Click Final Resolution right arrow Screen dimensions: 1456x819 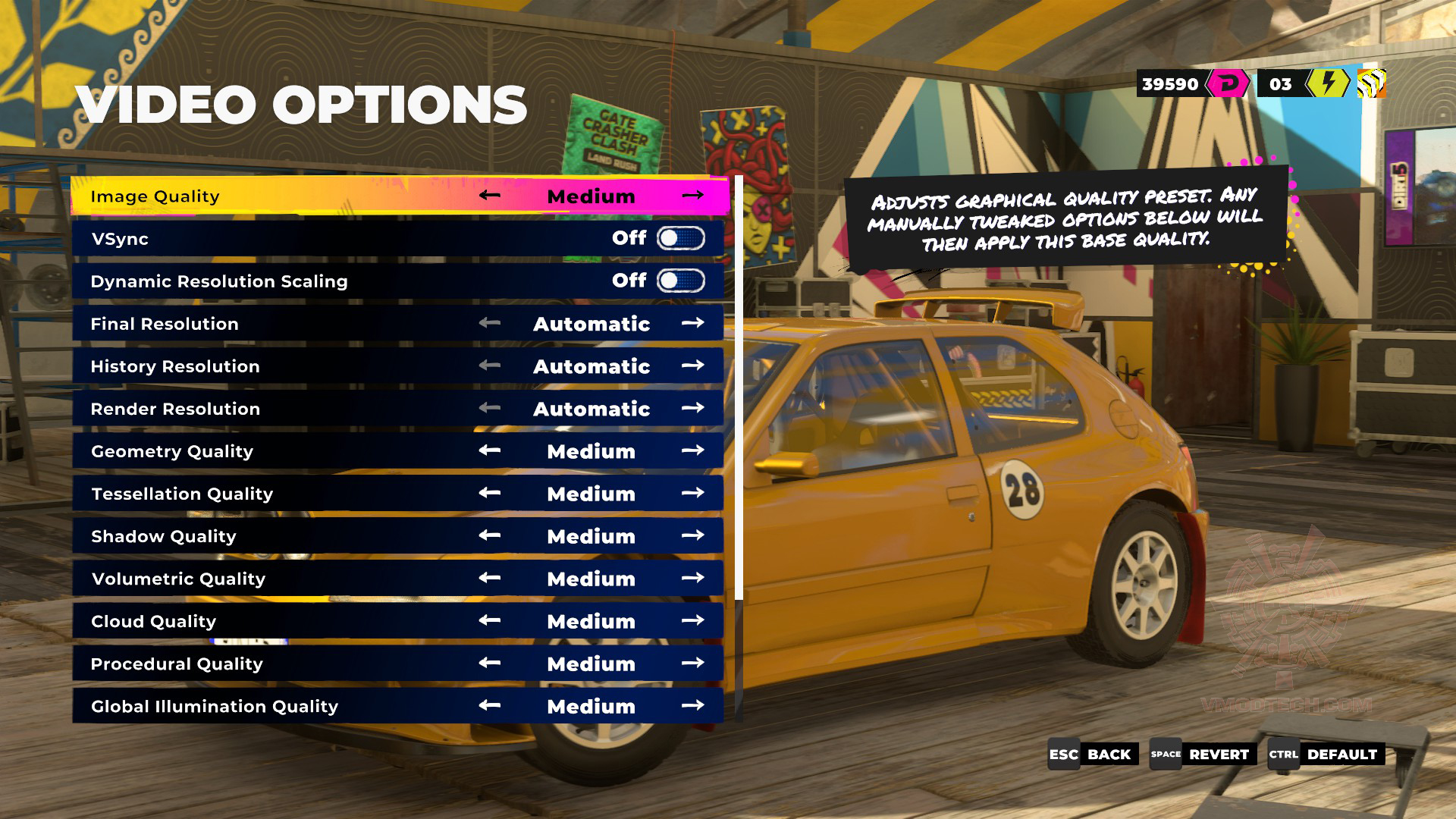coord(692,323)
